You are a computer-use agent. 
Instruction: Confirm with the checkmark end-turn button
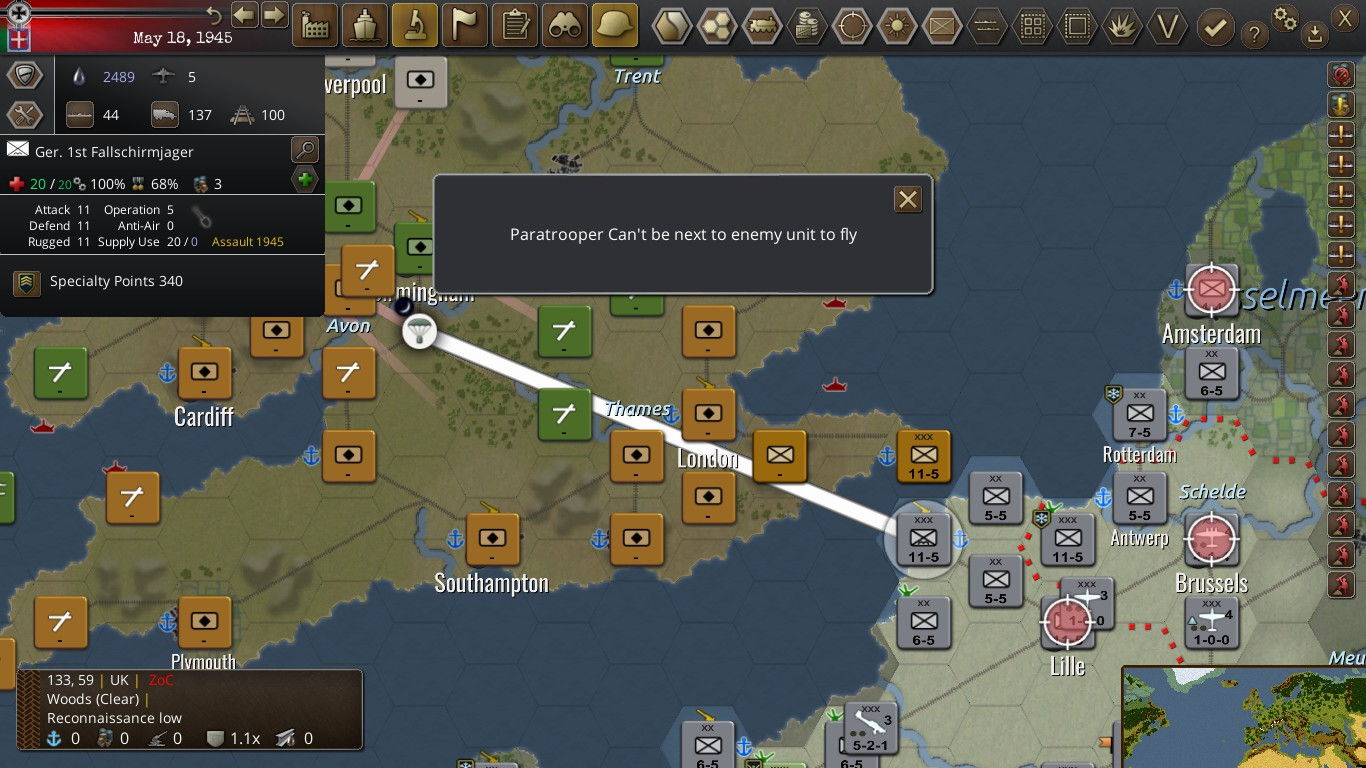pyautogui.click(x=1215, y=26)
